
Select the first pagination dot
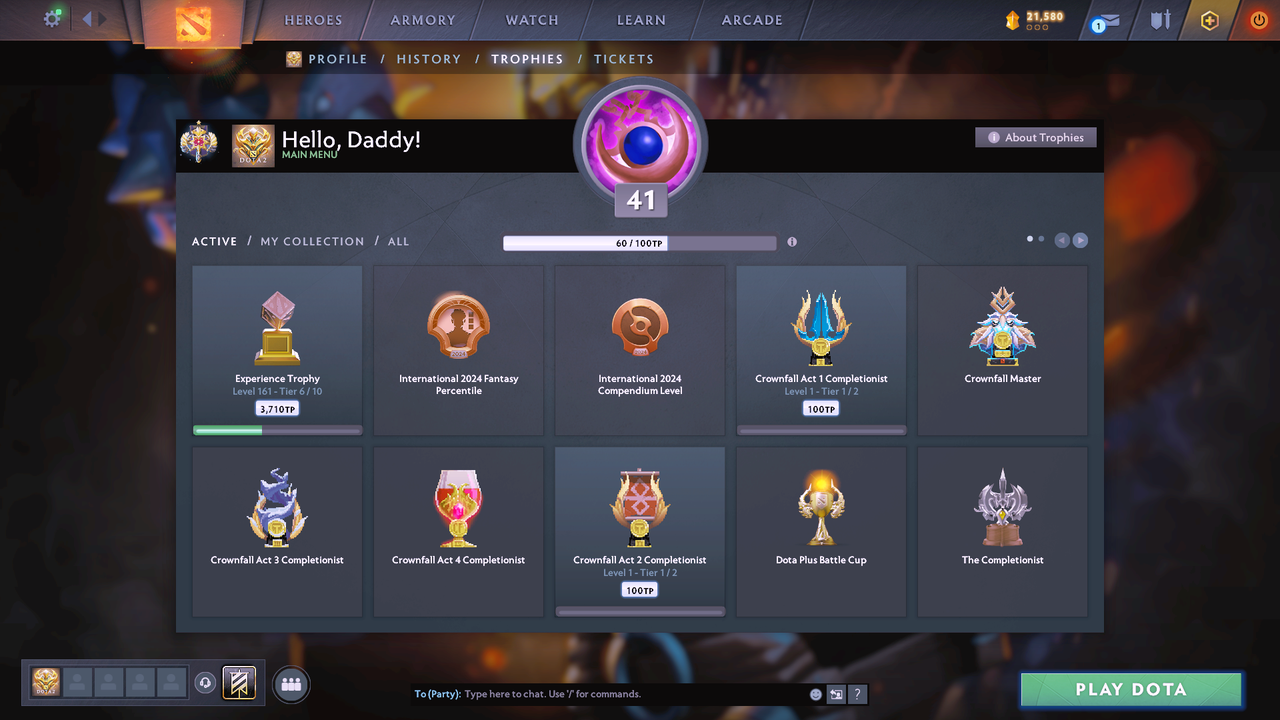(1029, 239)
